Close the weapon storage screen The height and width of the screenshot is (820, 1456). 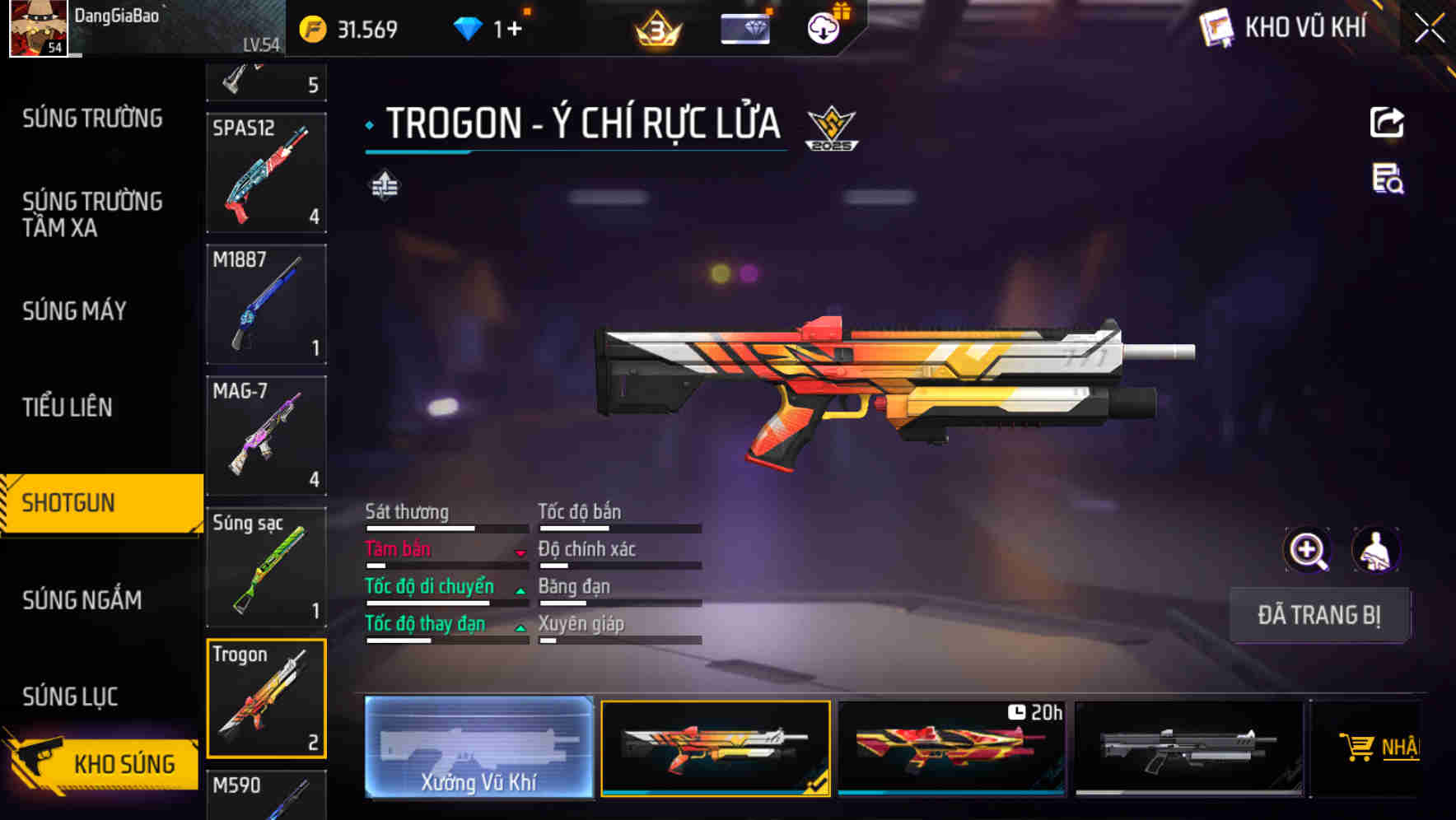(1429, 29)
